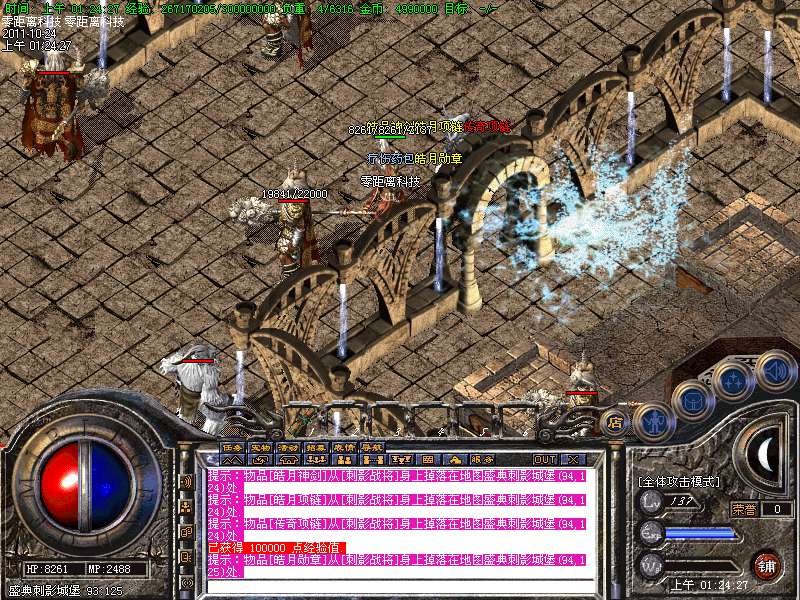The width and height of the screenshot is (800, 600).
Task: Open the 招募 recruit tab
Action: pos(316,447)
